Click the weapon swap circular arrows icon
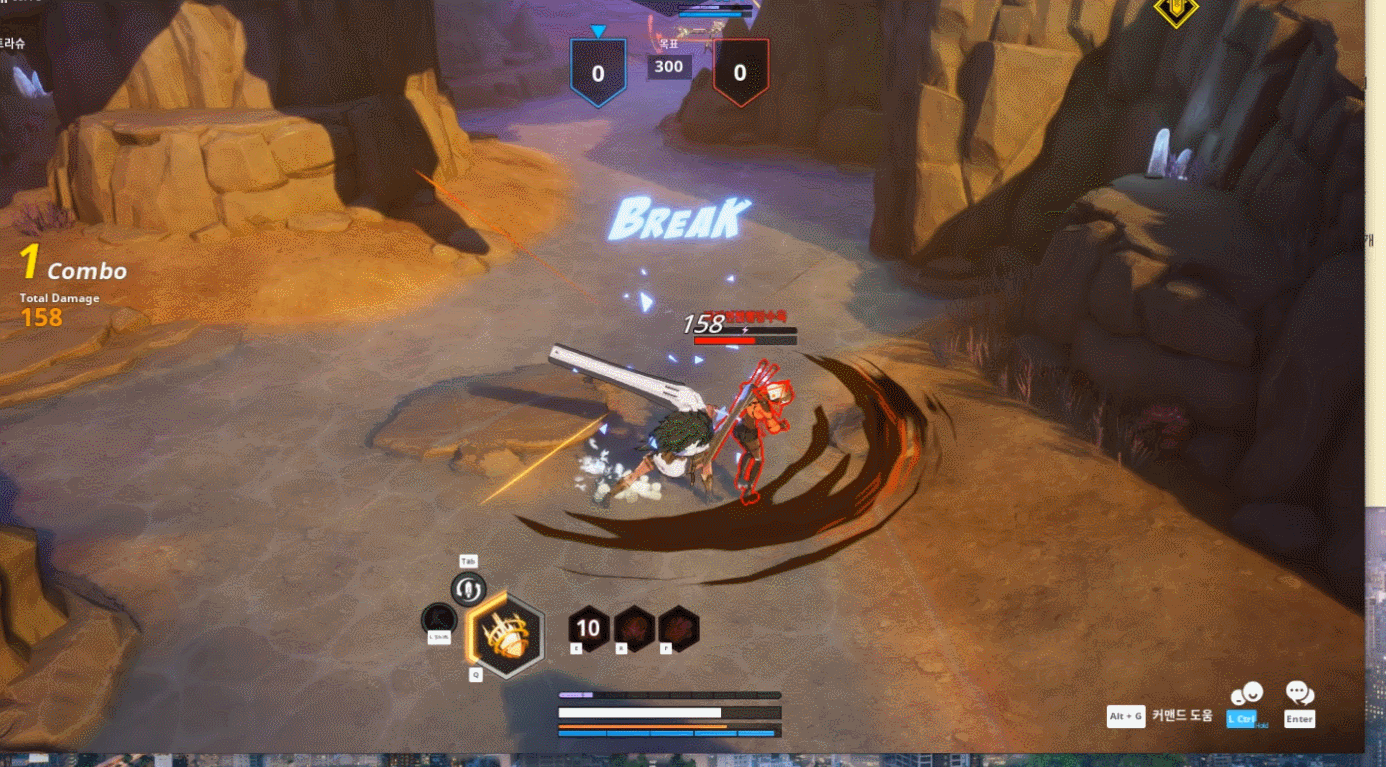Viewport: 1386px width, 767px height. point(468,589)
